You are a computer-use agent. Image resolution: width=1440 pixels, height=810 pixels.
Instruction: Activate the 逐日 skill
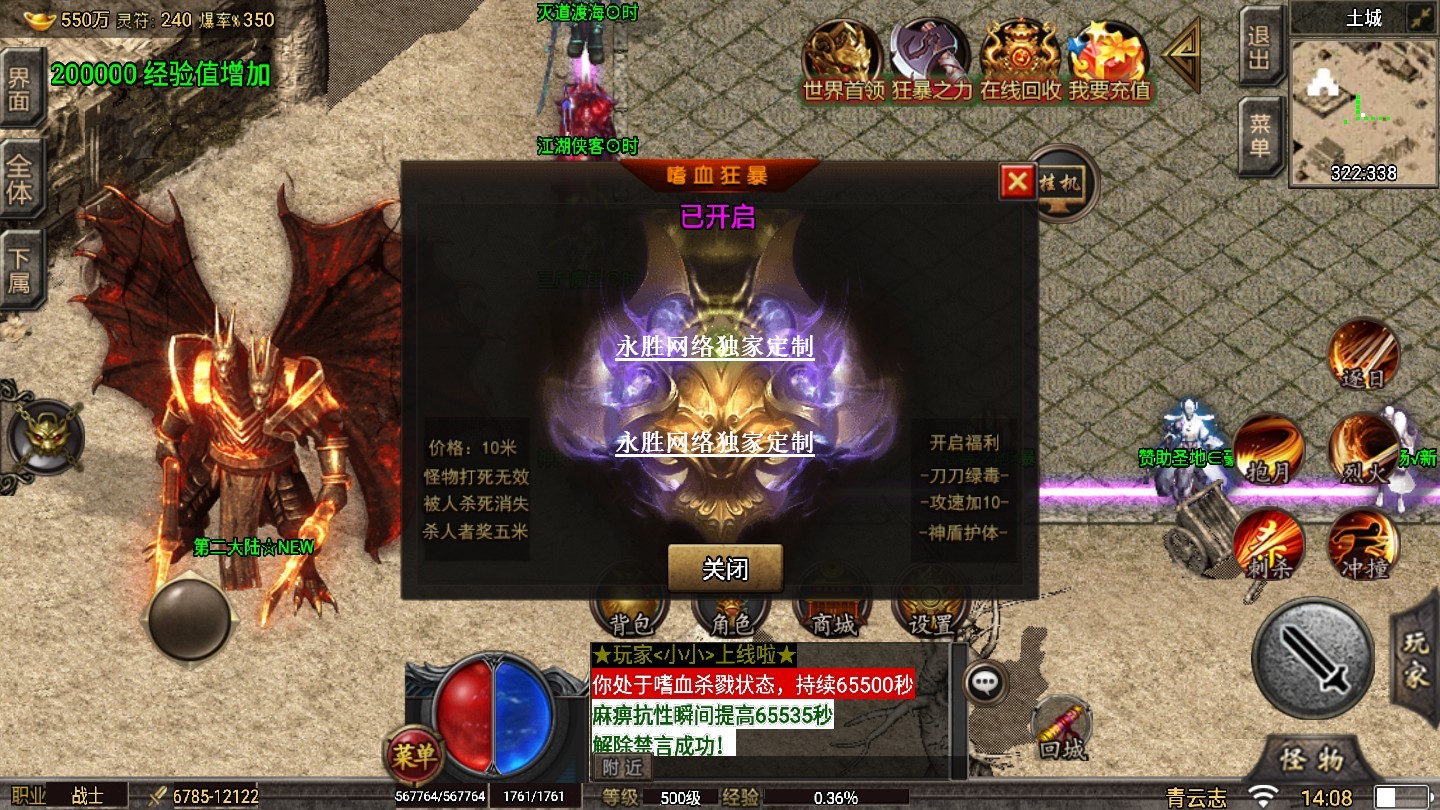tap(1364, 357)
